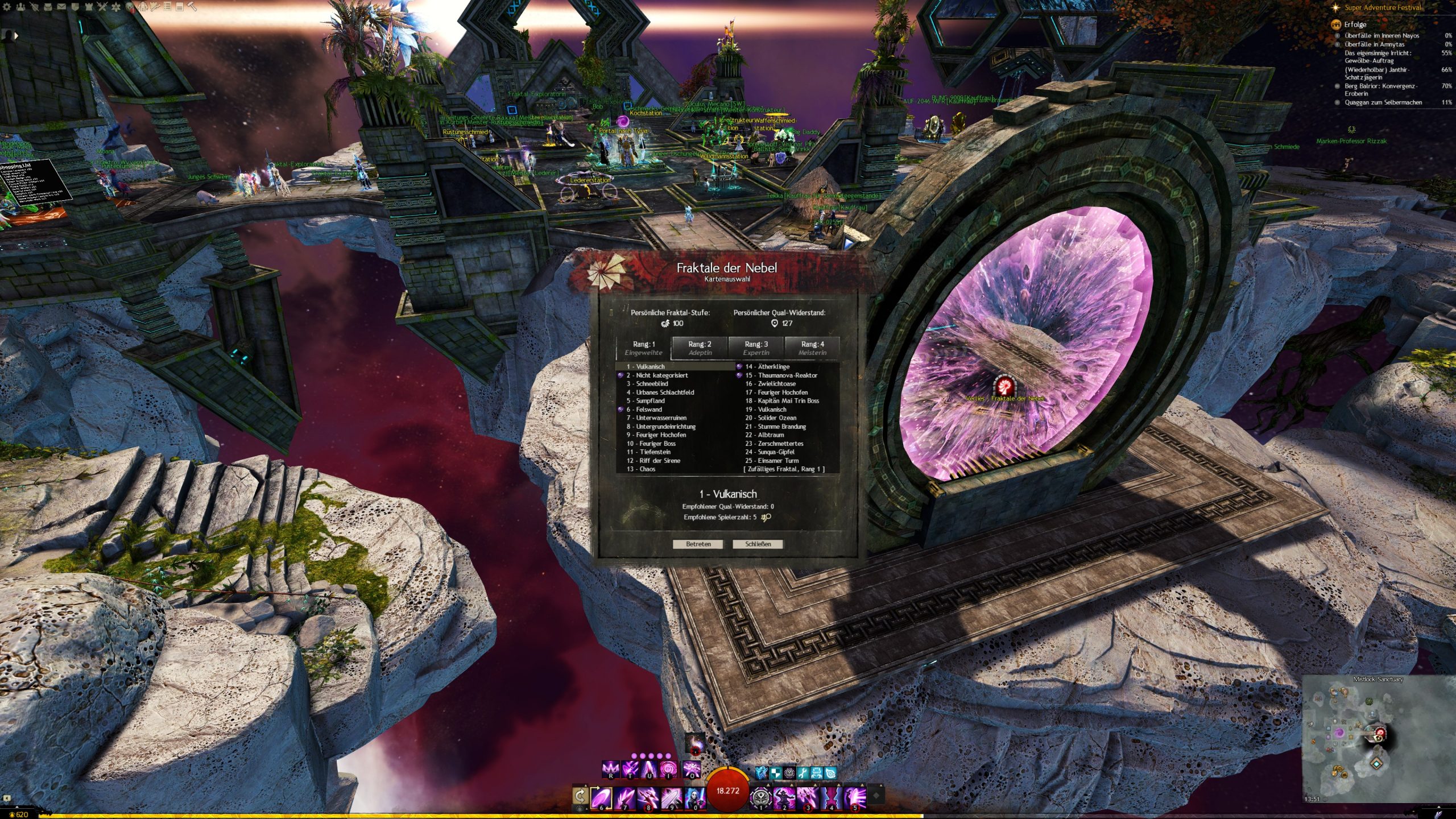Switch to the Rang: 2 Adeptin tab

(x=700, y=348)
